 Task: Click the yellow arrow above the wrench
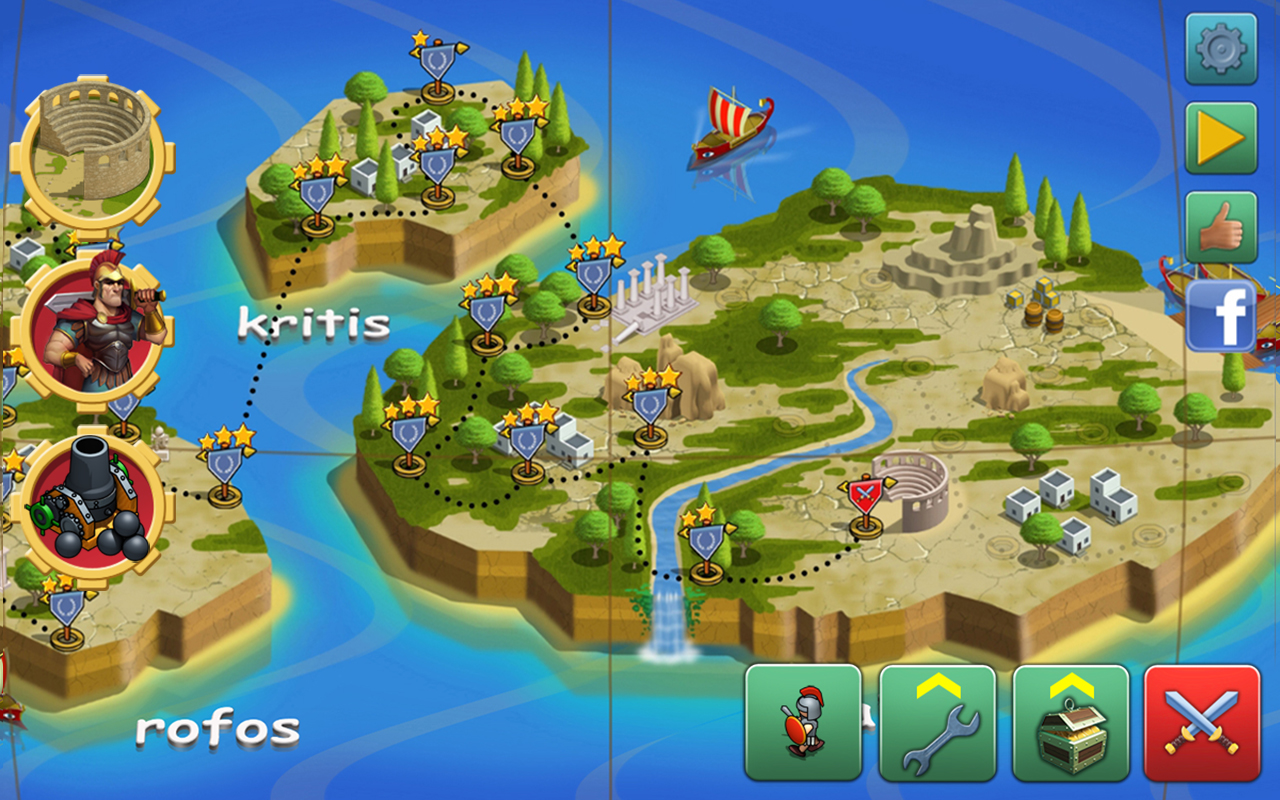937,685
